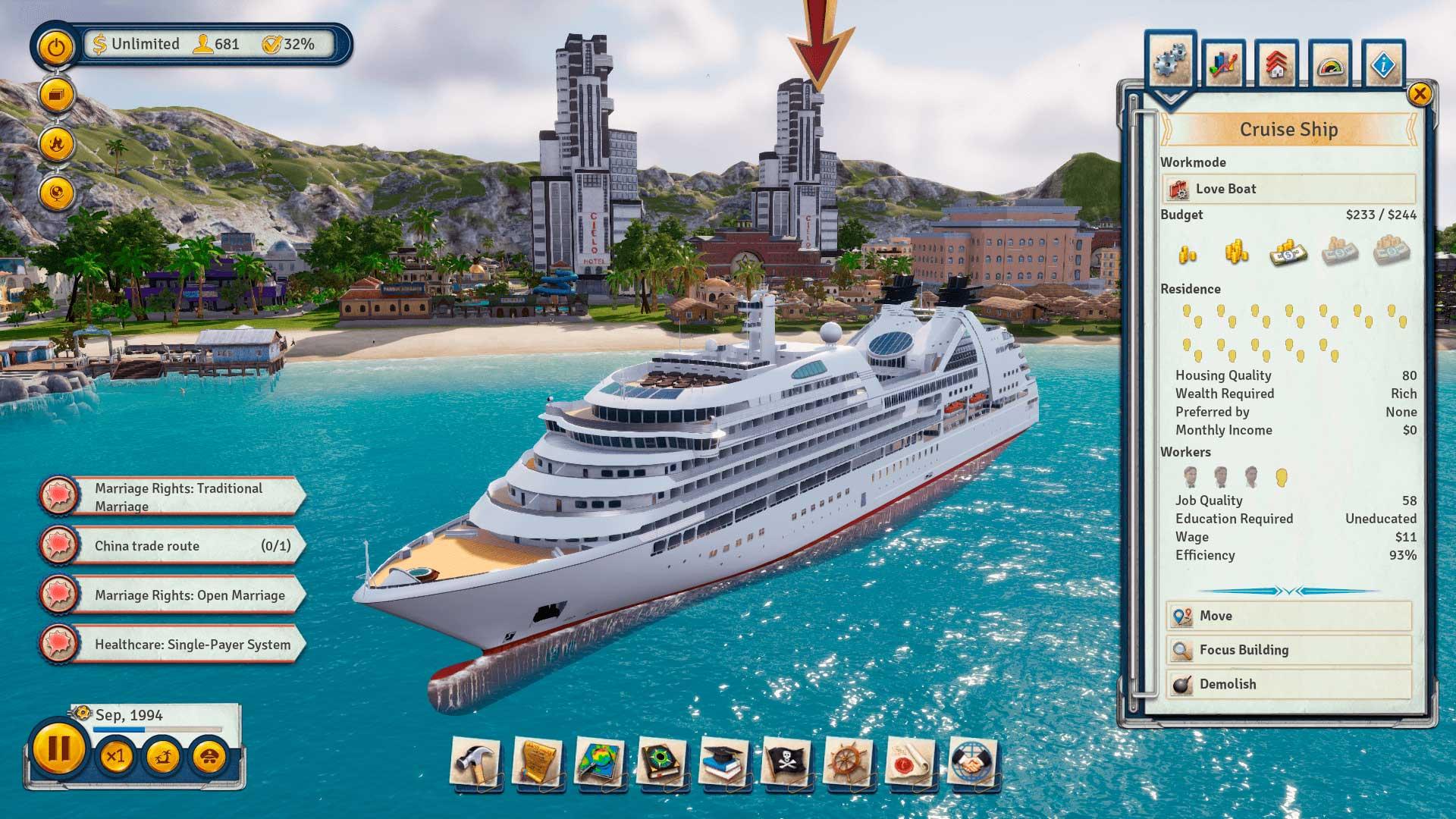Viewport: 1456px width, 819px height.
Task: Close the Cruise Ship panel
Action: (1419, 94)
